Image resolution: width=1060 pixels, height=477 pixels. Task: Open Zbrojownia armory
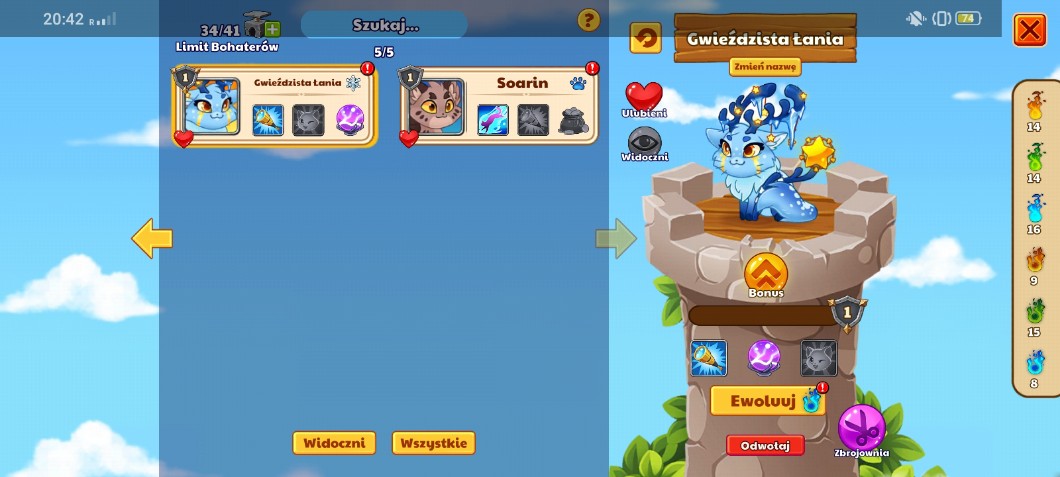click(861, 428)
